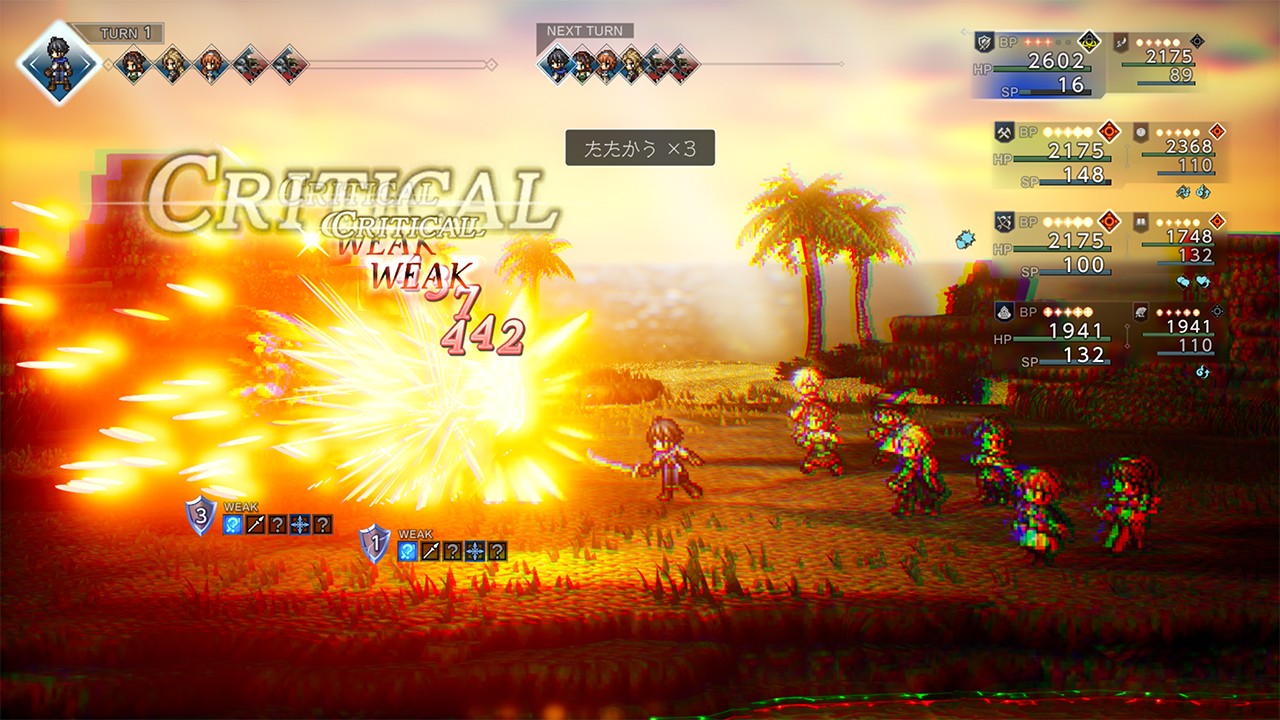Click the apothecary job icon on the bottom panel
Viewport: 1280px width, 720px height.
coord(1004,313)
